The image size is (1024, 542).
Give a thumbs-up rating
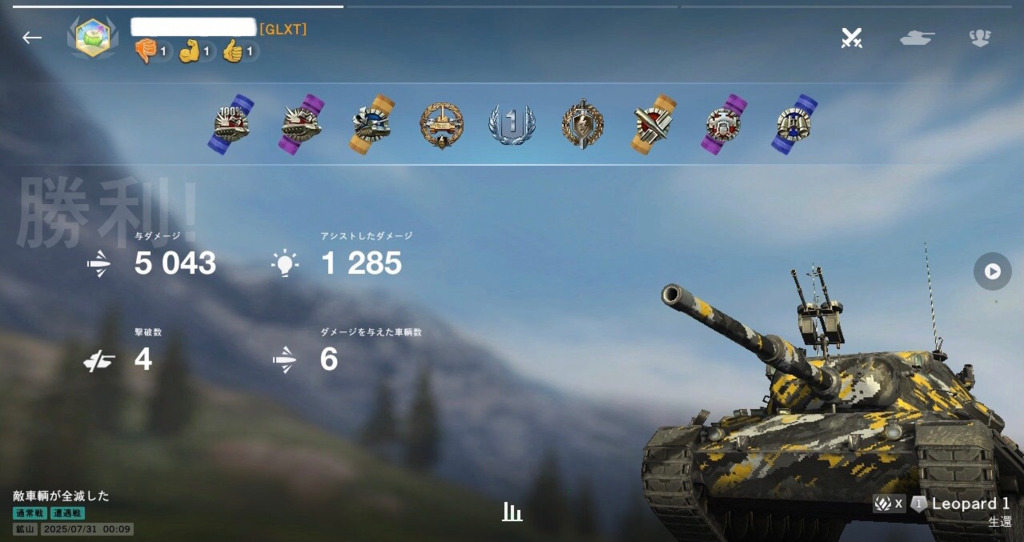point(234,51)
